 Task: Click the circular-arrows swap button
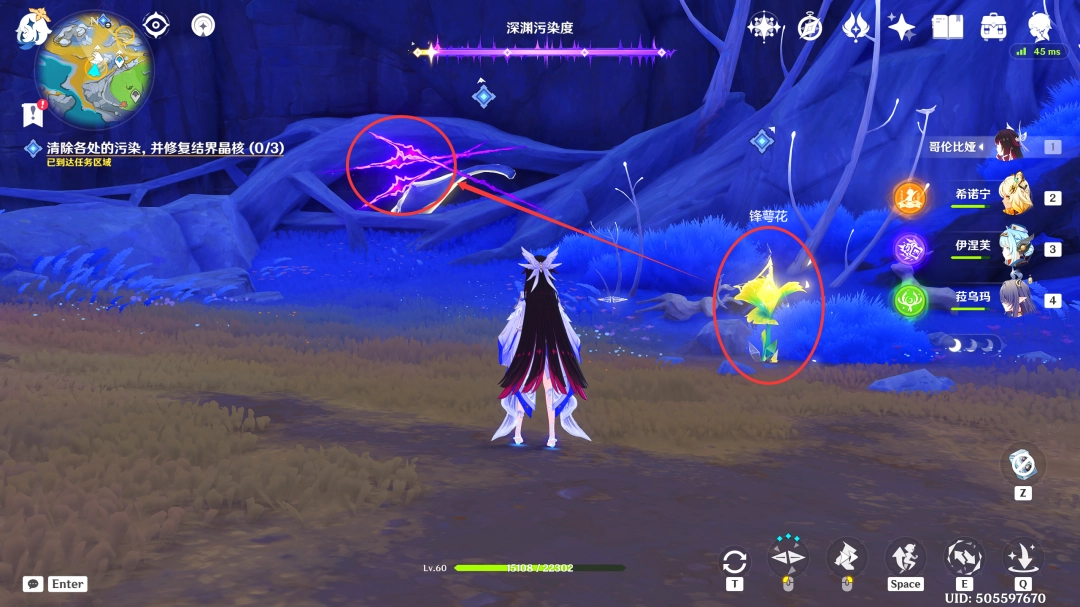[735, 560]
